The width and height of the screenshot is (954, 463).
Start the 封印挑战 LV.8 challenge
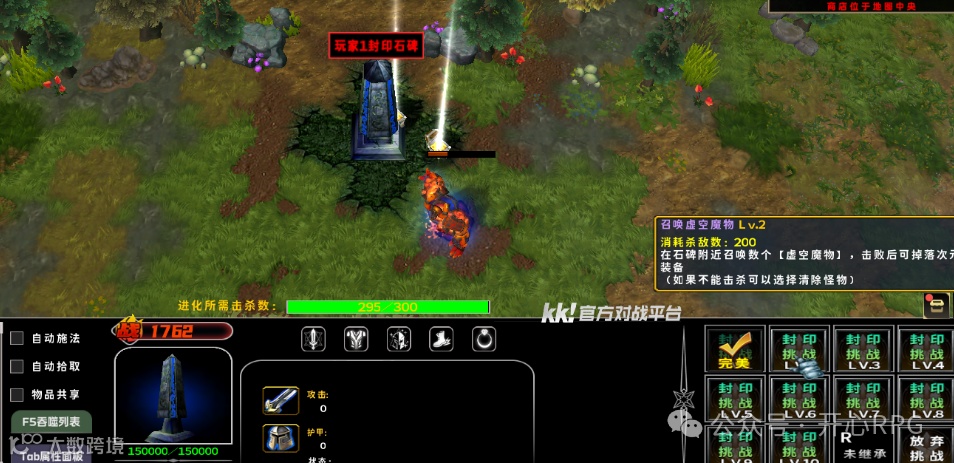click(926, 398)
